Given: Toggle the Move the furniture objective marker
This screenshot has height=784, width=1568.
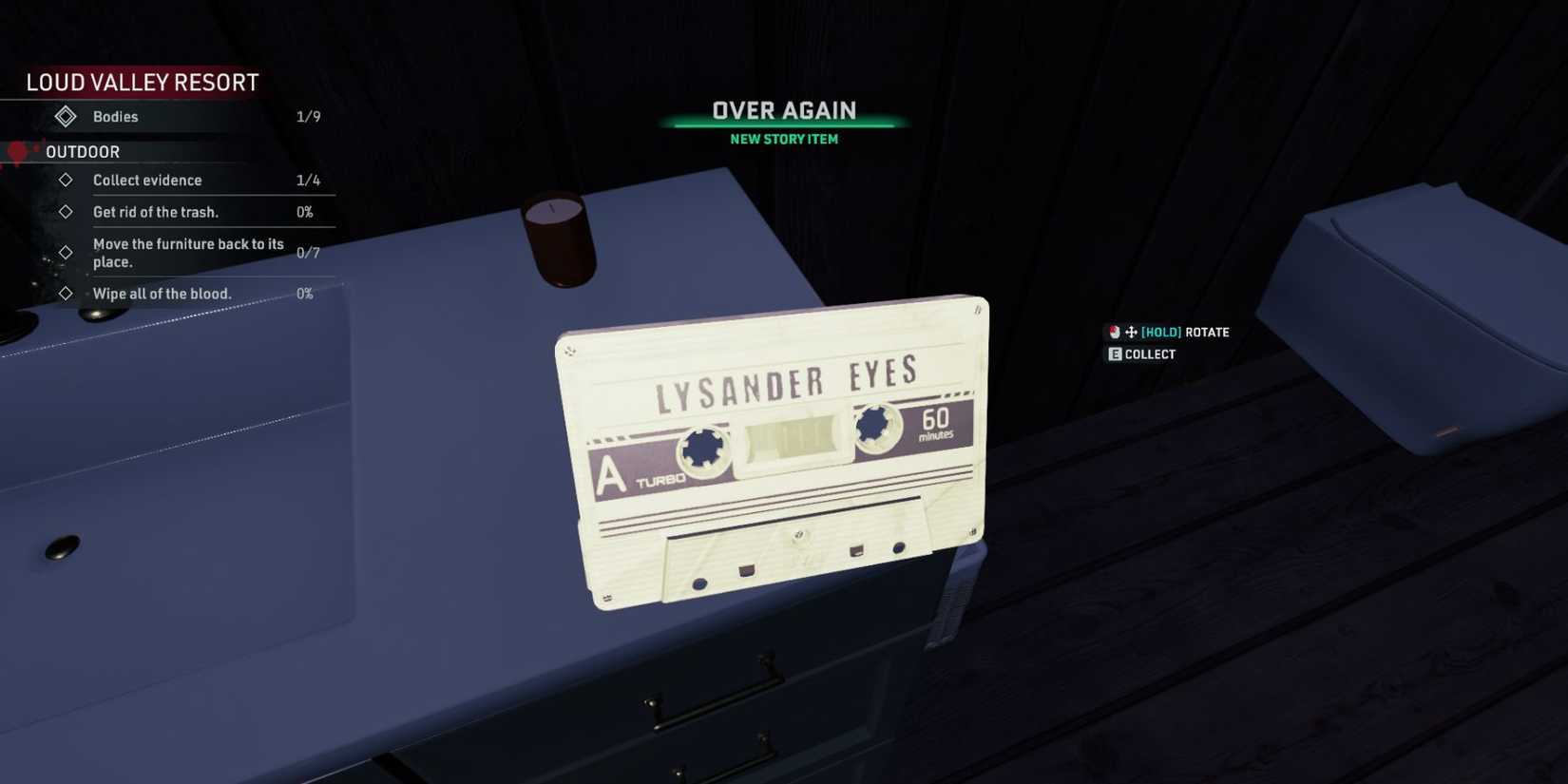Looking at the screenshot, I should coord(65,252).
